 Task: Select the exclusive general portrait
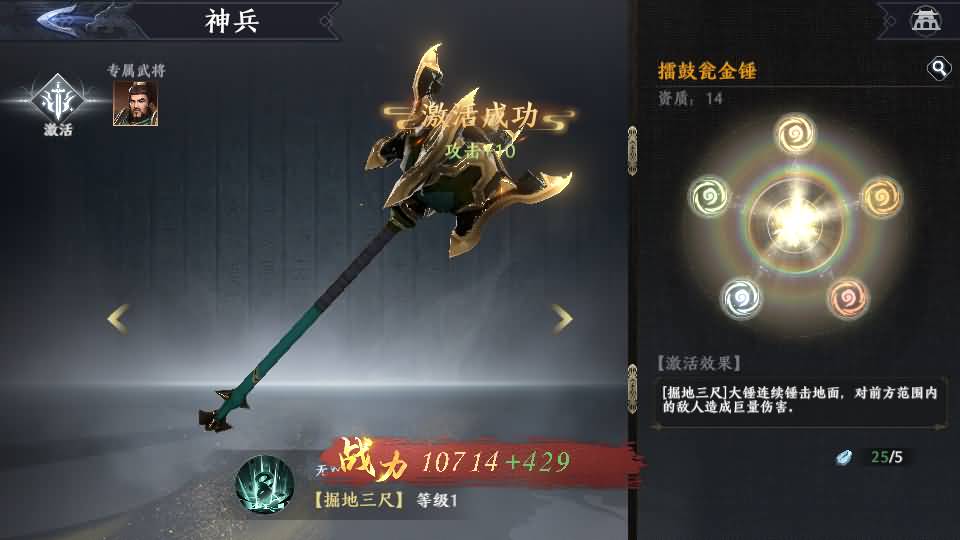(x=135, y=102)
